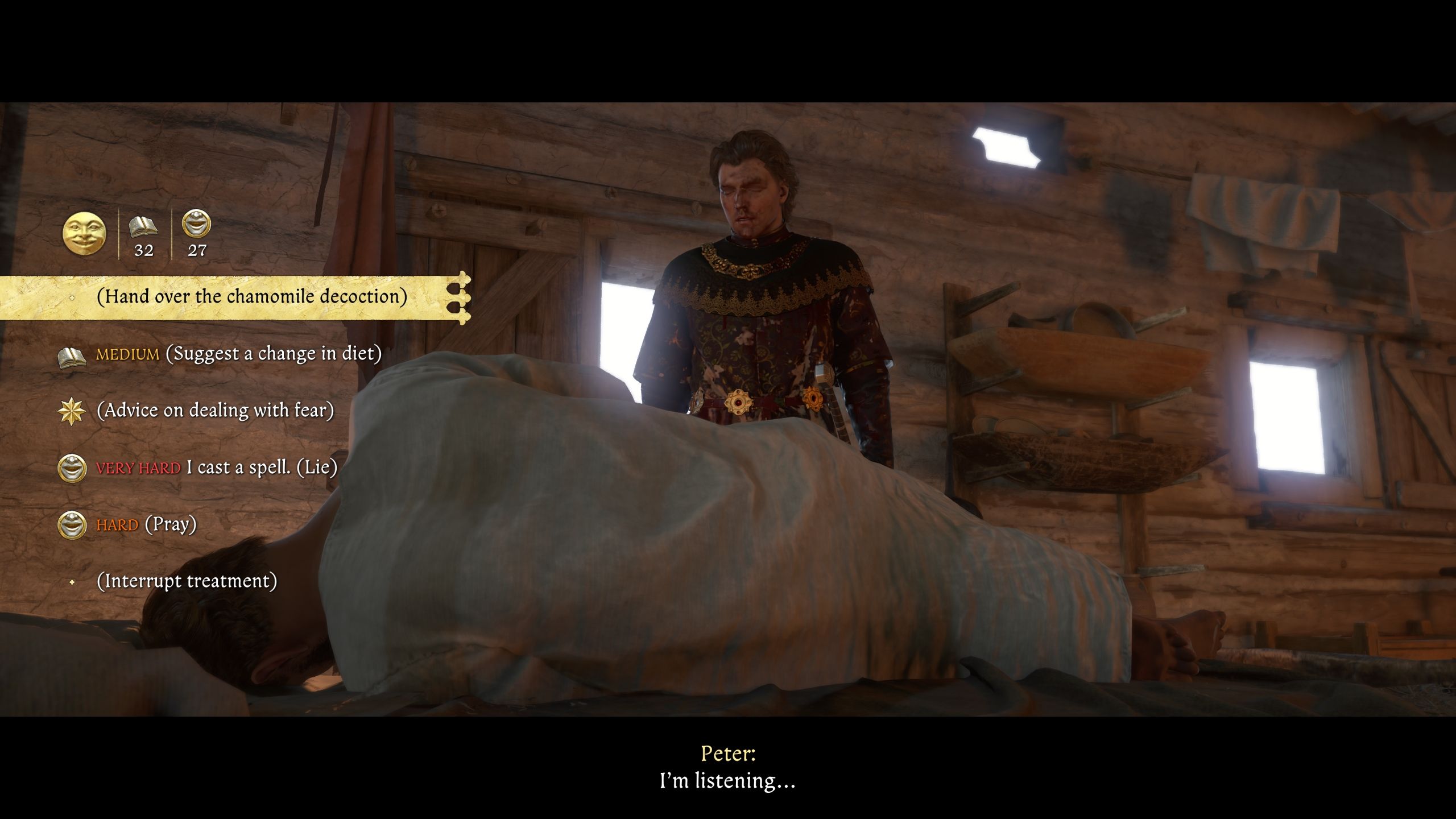Select the highlighted chamomile decoction option

coord(252,297)
